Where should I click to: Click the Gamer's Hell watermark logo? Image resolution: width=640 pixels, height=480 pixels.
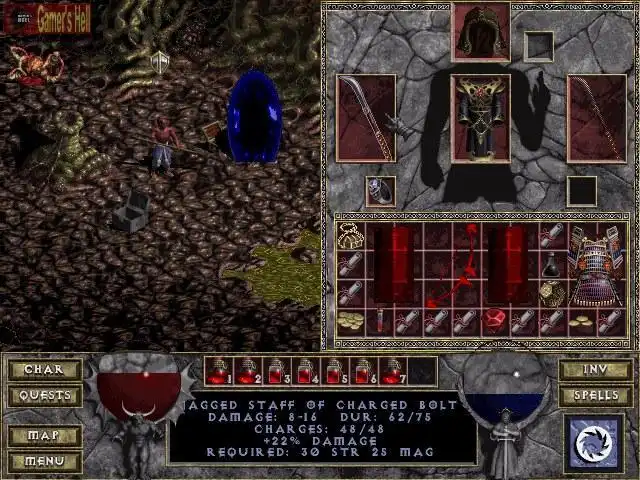click(x=50, y=16)
